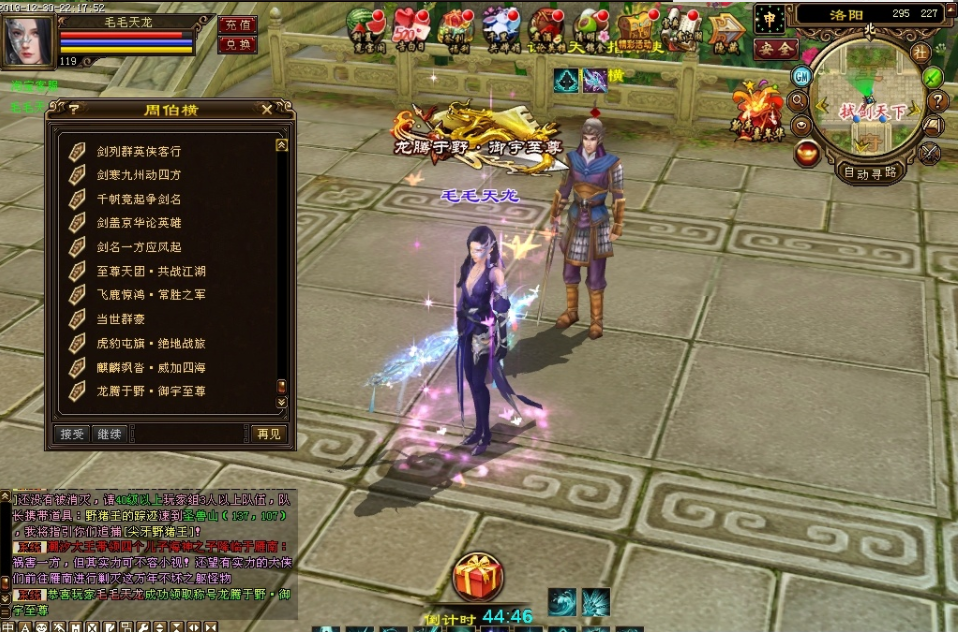Select 至尊天团·共战江湖 from the list
958x632 pixels.
[x=151, y=271]
